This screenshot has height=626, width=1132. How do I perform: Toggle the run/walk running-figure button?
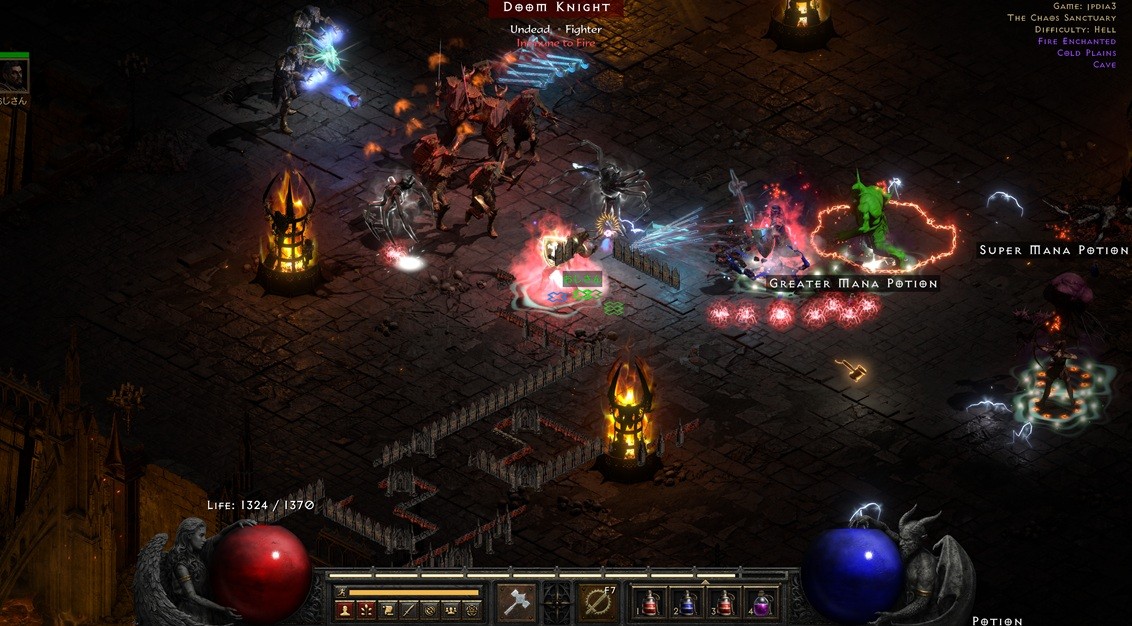342,592
